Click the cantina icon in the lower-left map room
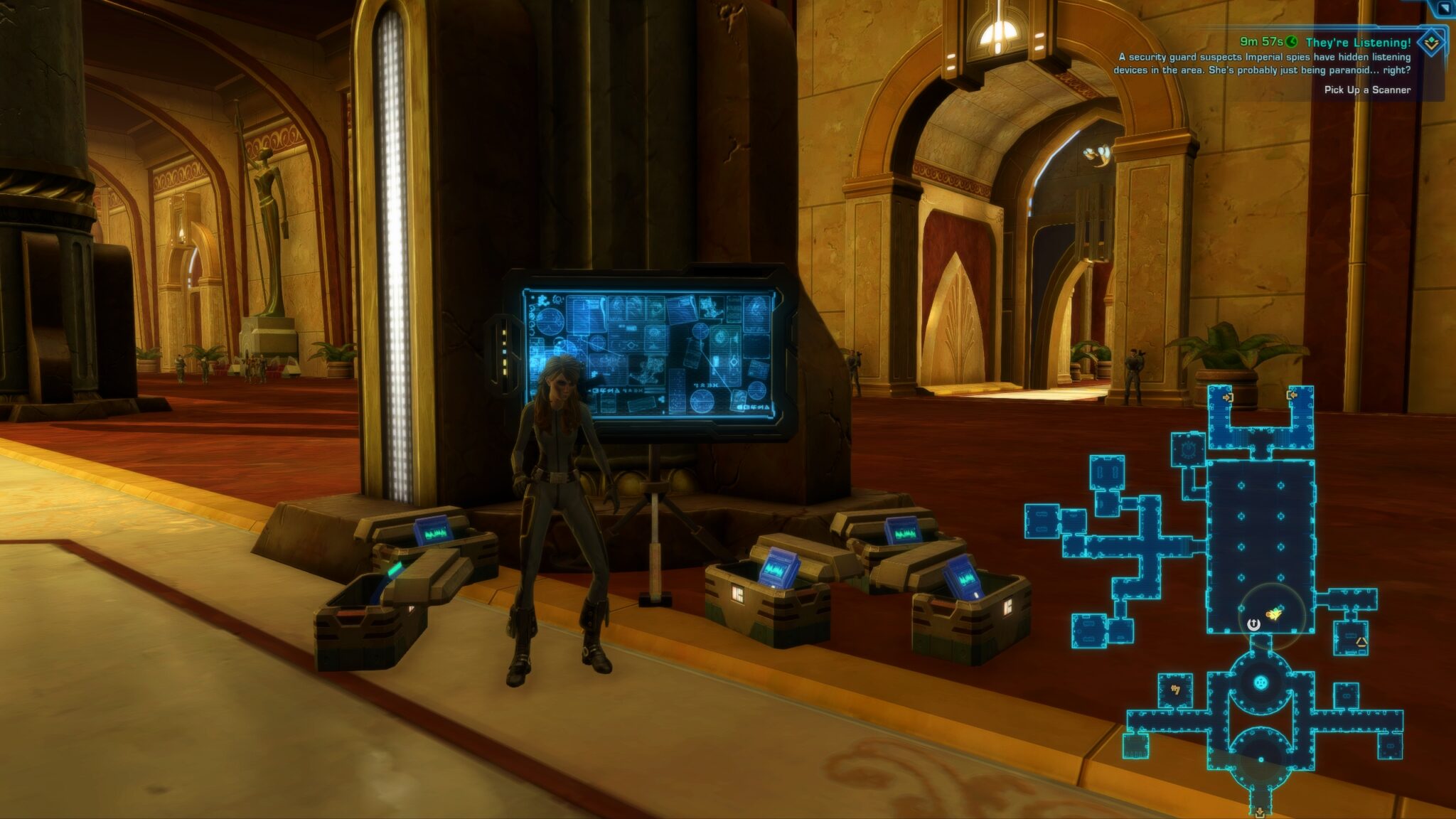 pos(1175,689)
